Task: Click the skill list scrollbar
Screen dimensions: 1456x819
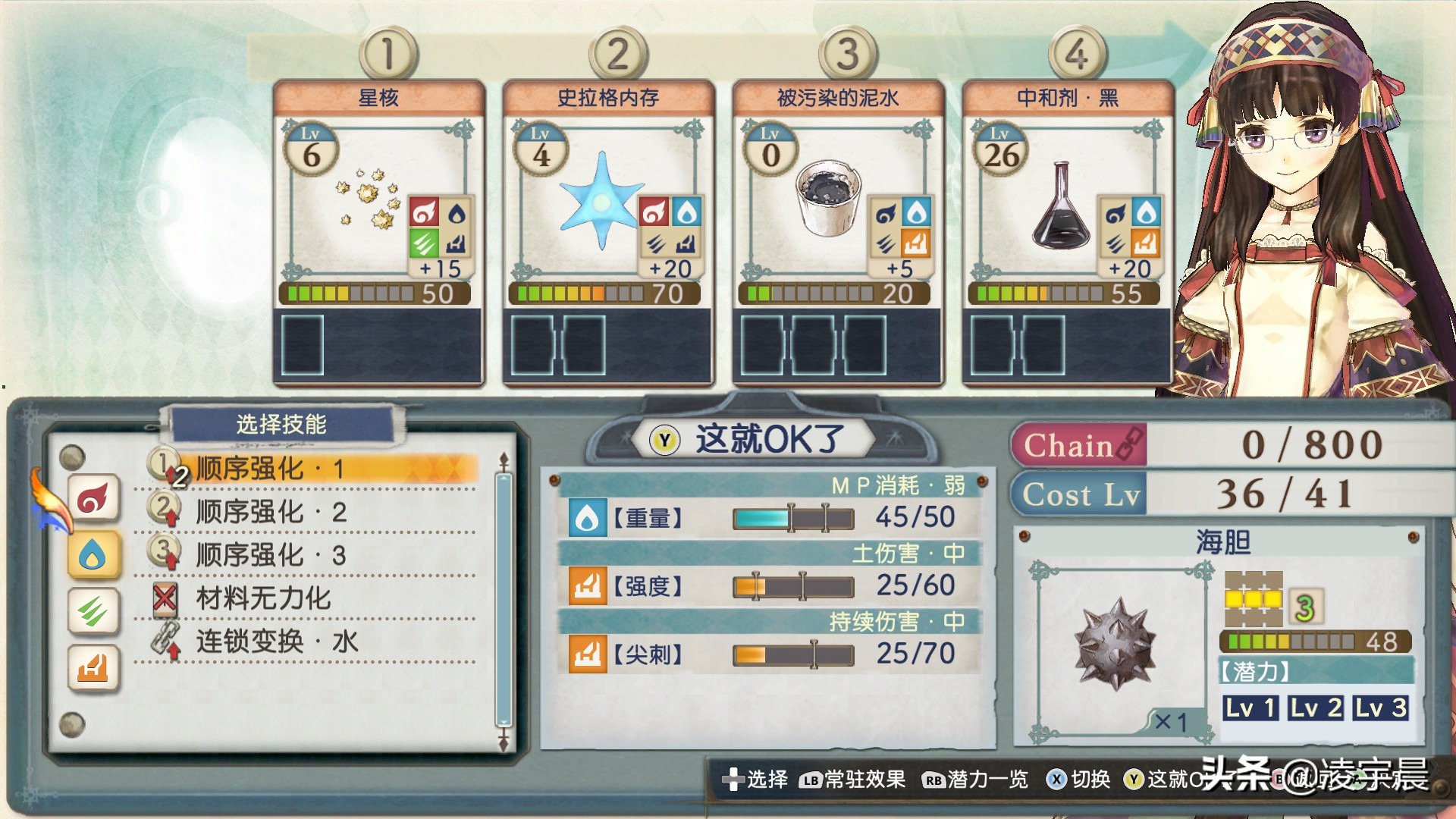Action: point(503,599)
